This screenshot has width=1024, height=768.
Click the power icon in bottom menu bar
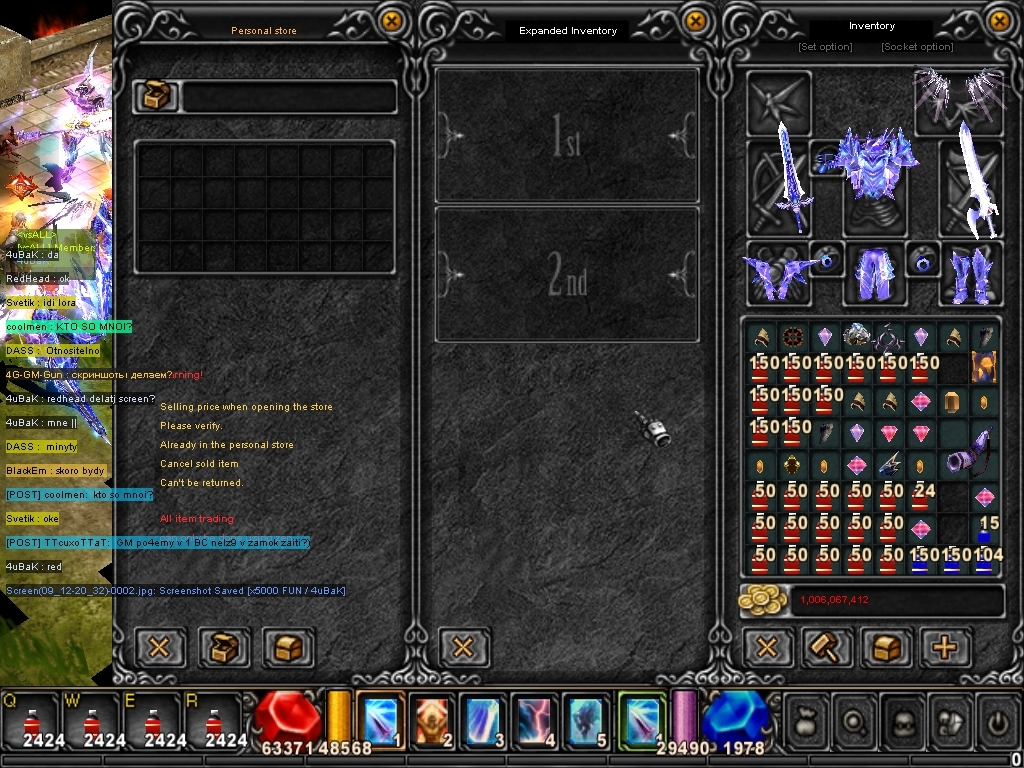(x=996, y=721)
